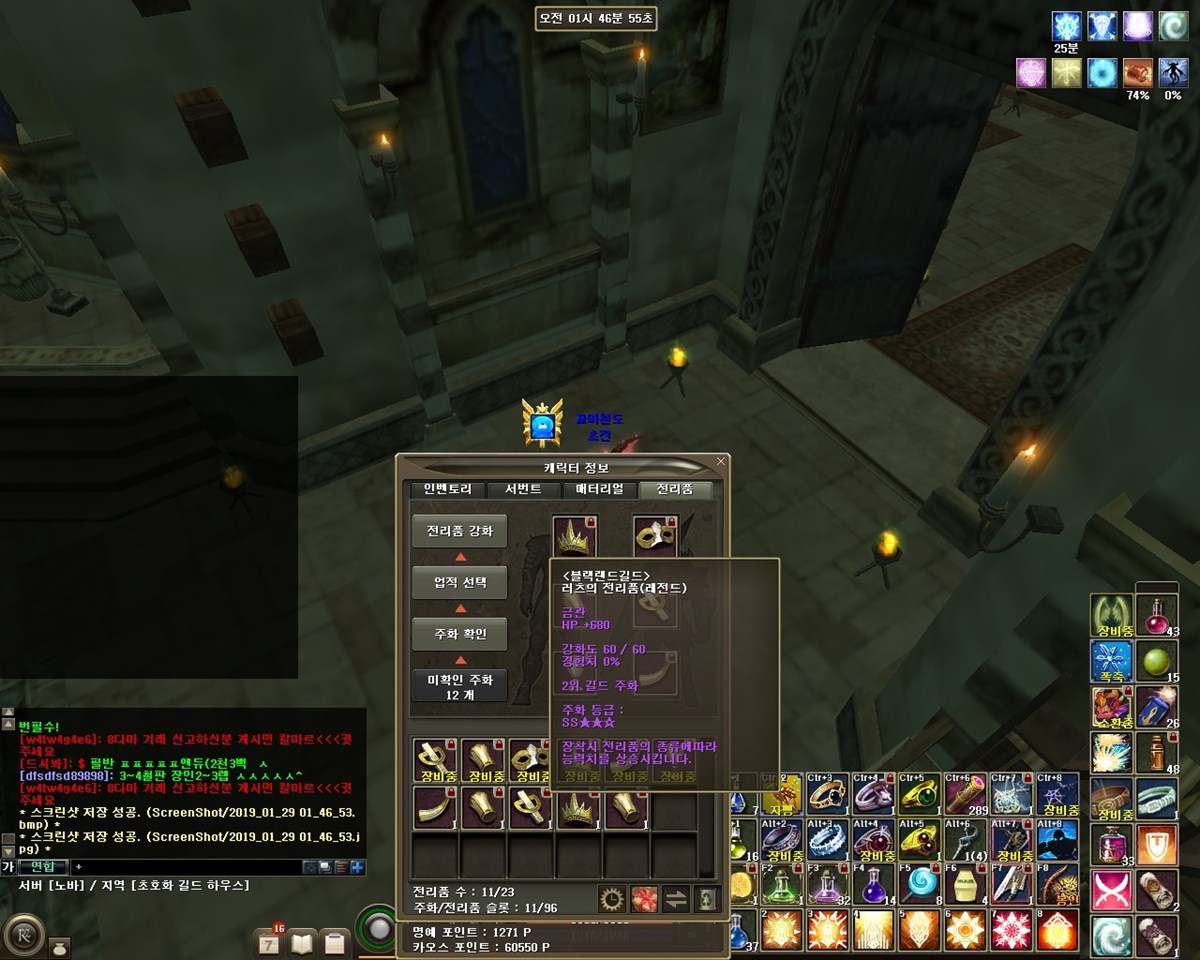This screenshot has width=1200, height=960.
Task: Click the red gift box button
Action: click(644, 899)
